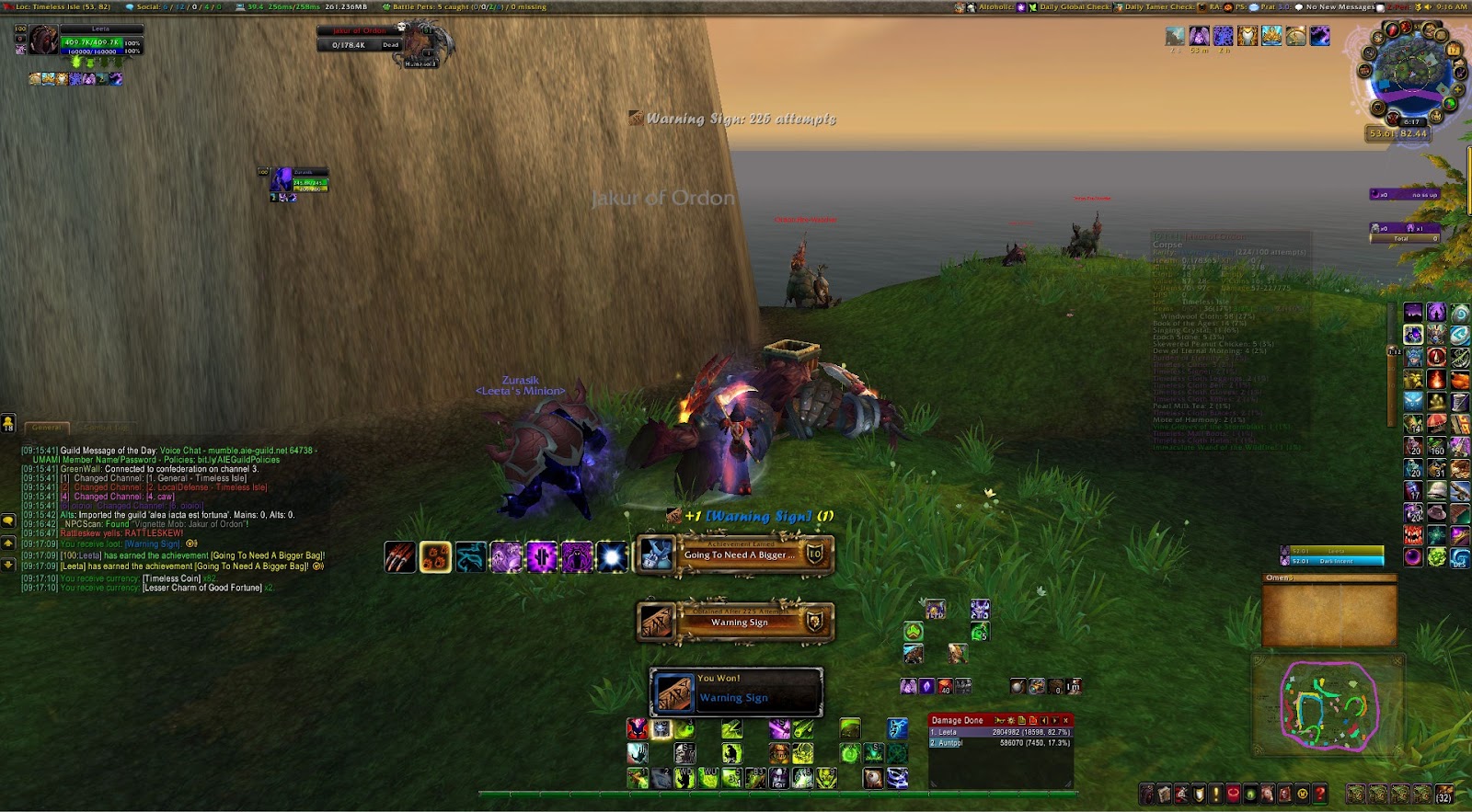Open the backpack showing 32 free slots
This screenshot has width=1472, height=812.
point(1444,793)
